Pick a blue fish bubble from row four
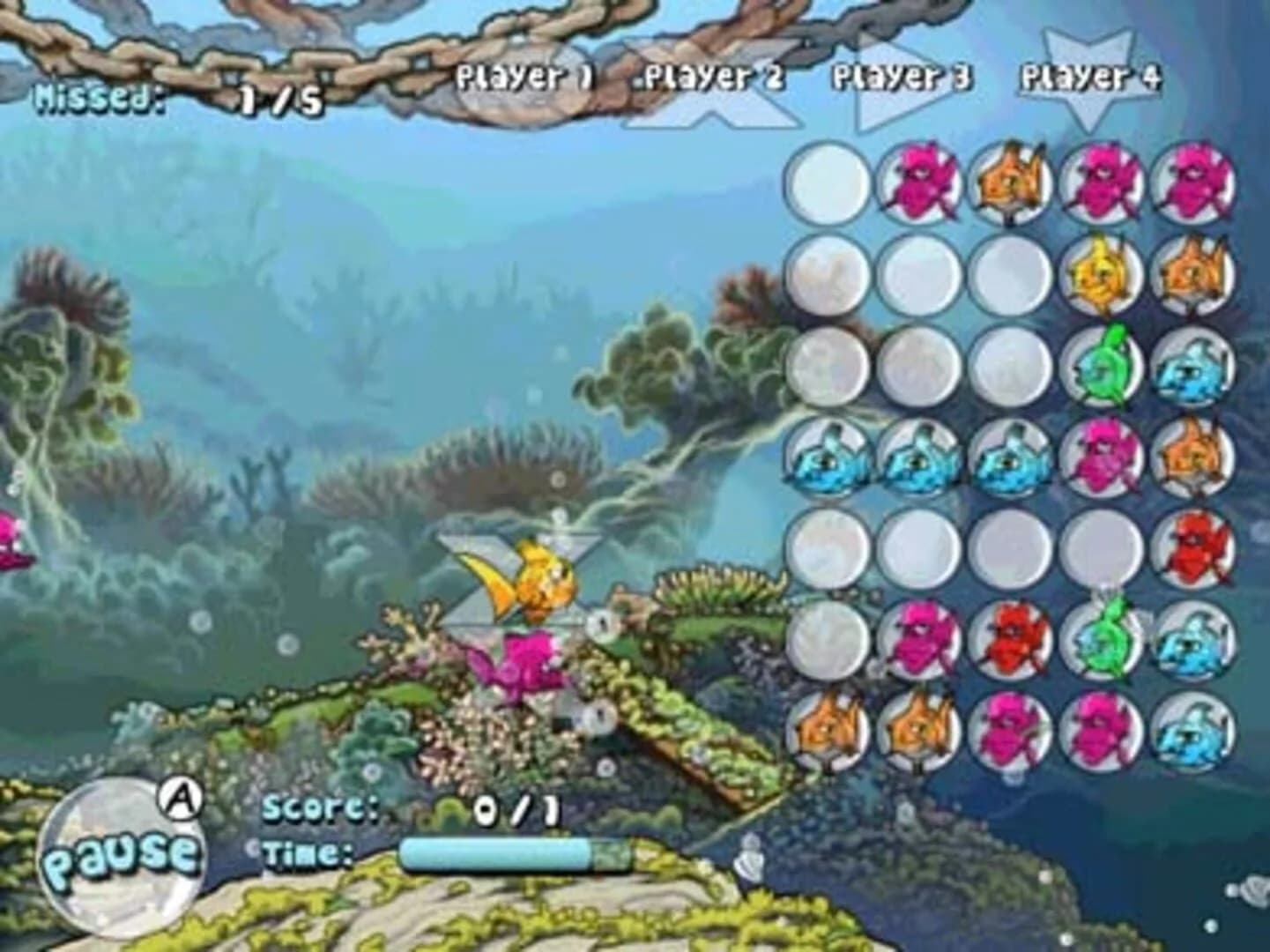1270x952 pixels. coord(828,458)
